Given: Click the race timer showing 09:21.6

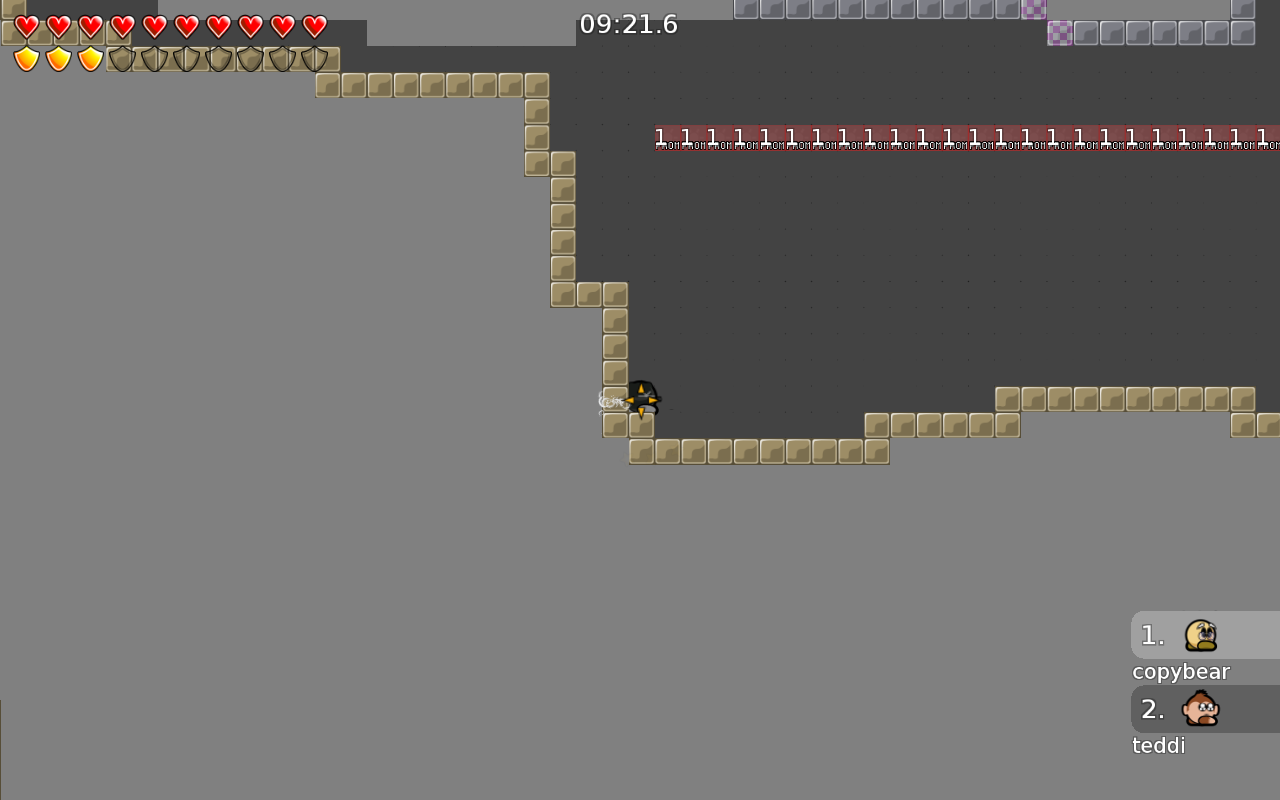Looking at the screenshot, I should 629,24.
